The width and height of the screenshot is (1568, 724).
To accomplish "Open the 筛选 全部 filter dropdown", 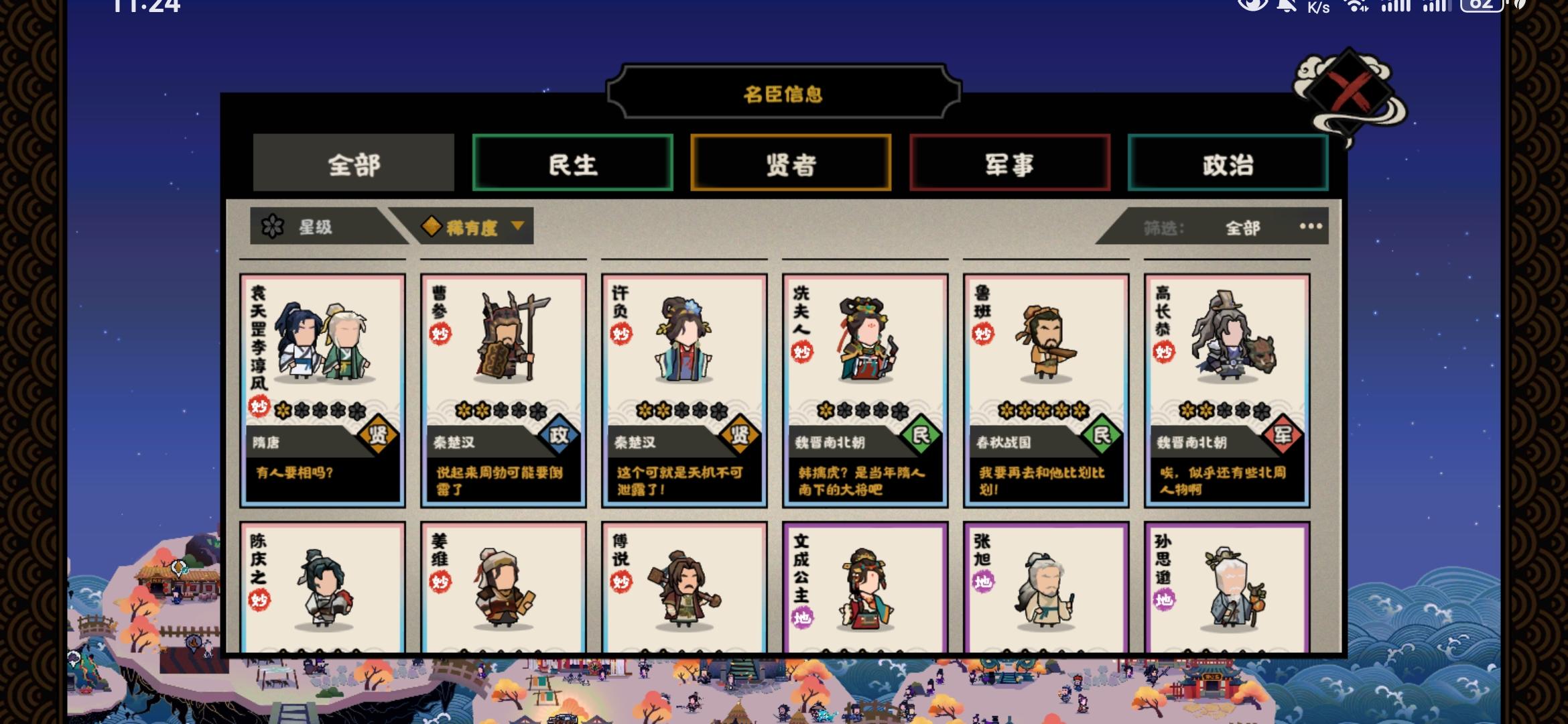I will (1242, 227).
